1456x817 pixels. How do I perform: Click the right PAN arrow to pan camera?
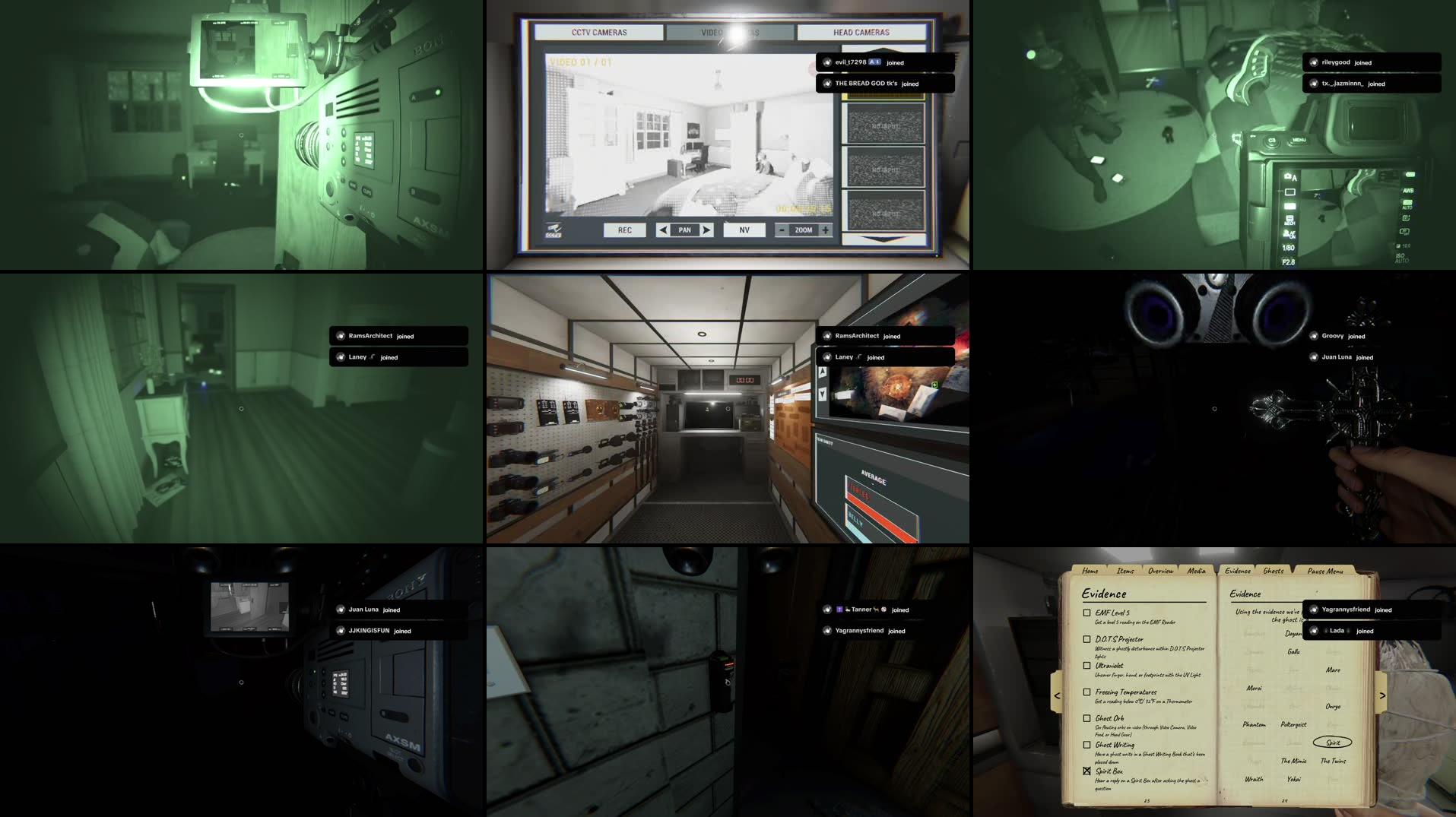706,230
